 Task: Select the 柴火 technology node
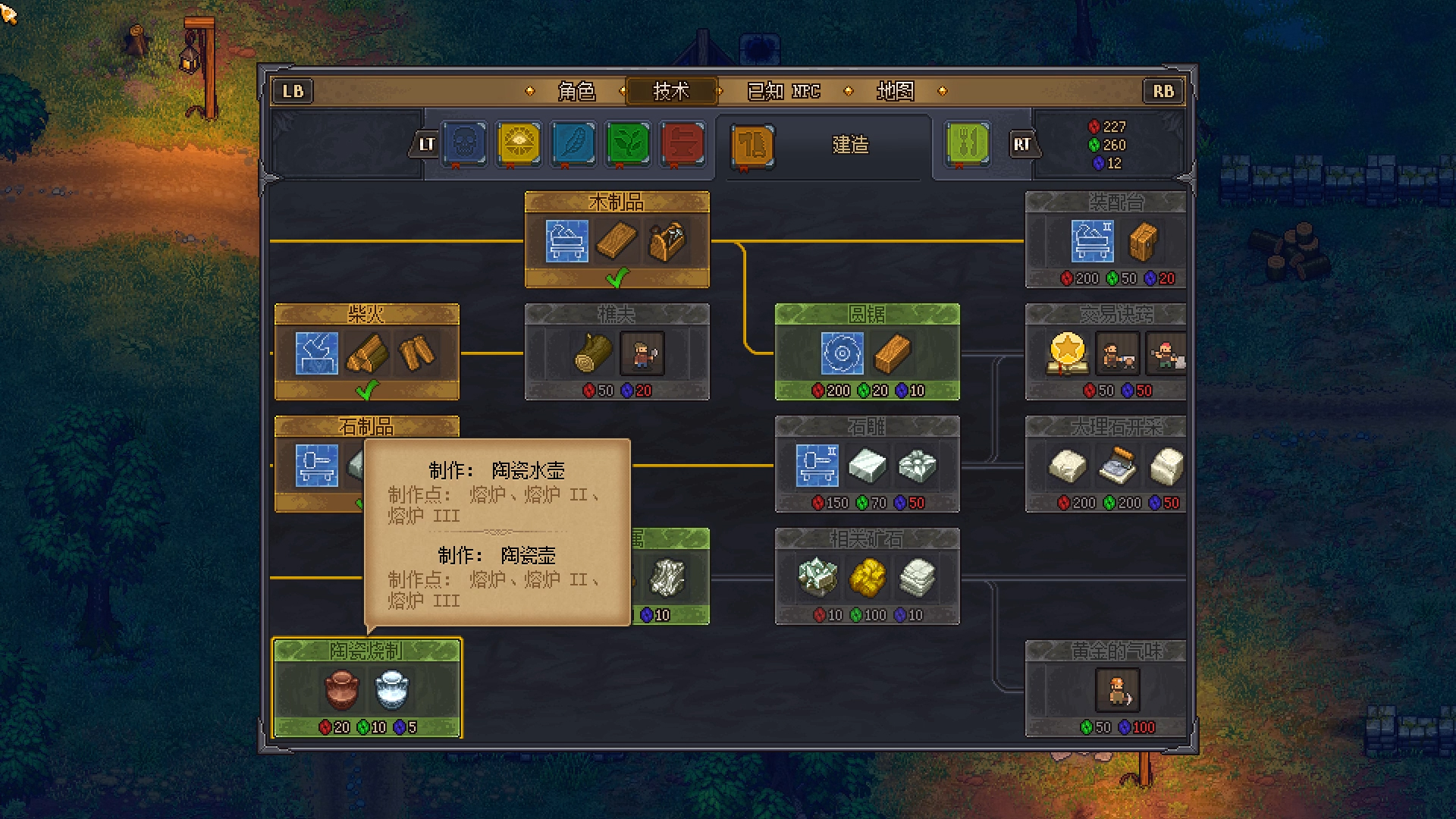[366, 352]
